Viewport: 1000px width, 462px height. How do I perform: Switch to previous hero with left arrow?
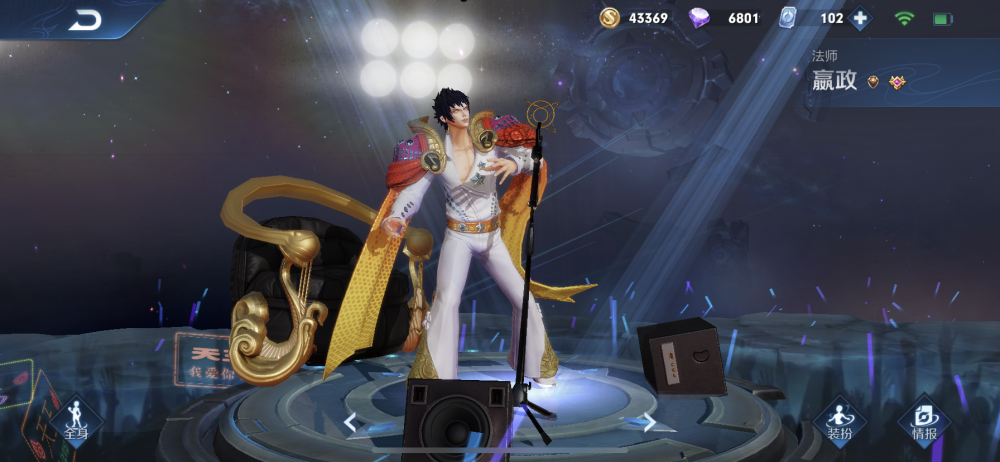pos(350,422)
